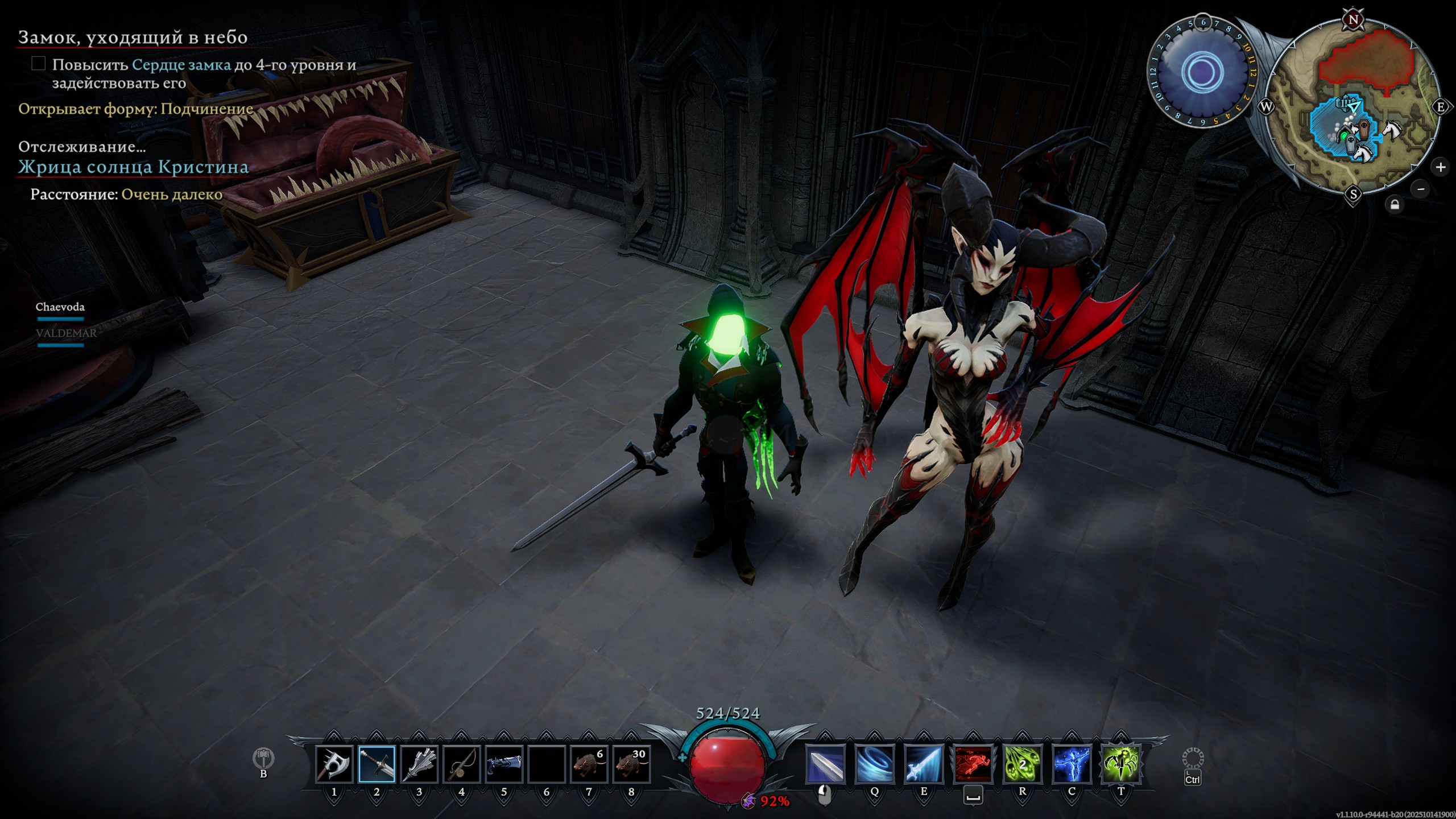The image size is (1456, 819).
Task: Select clan member Chaevoda in the party list
Action: click(60, 307)
